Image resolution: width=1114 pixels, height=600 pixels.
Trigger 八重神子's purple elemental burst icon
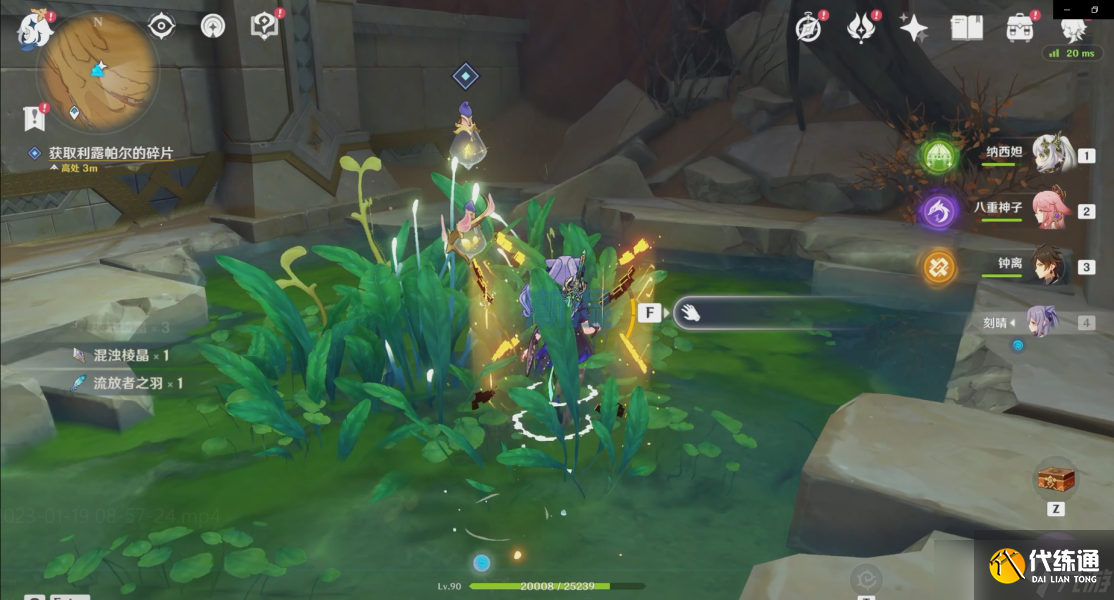(x=939, y=210)
